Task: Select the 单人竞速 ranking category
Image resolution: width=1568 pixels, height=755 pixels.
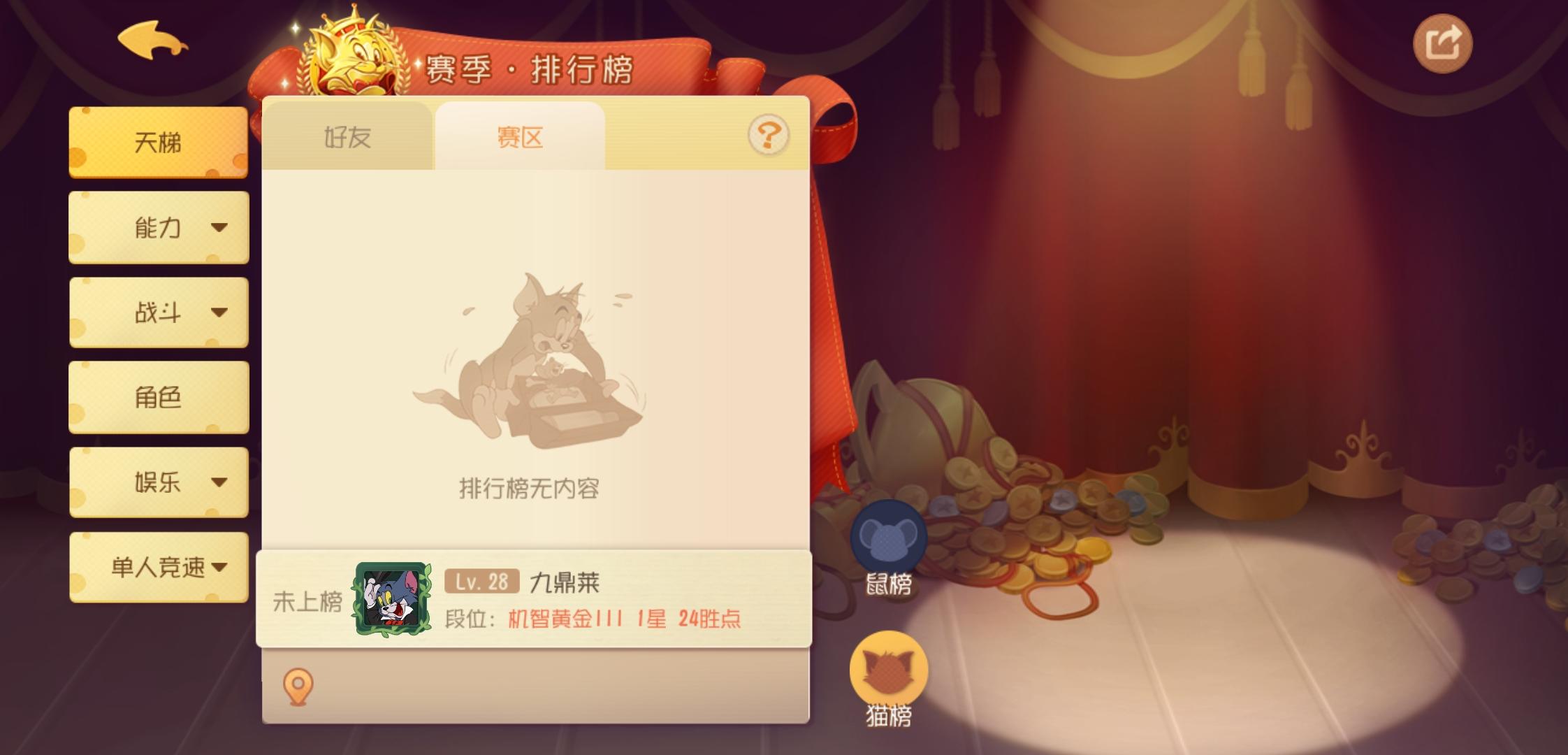Action: pos(159,566)
